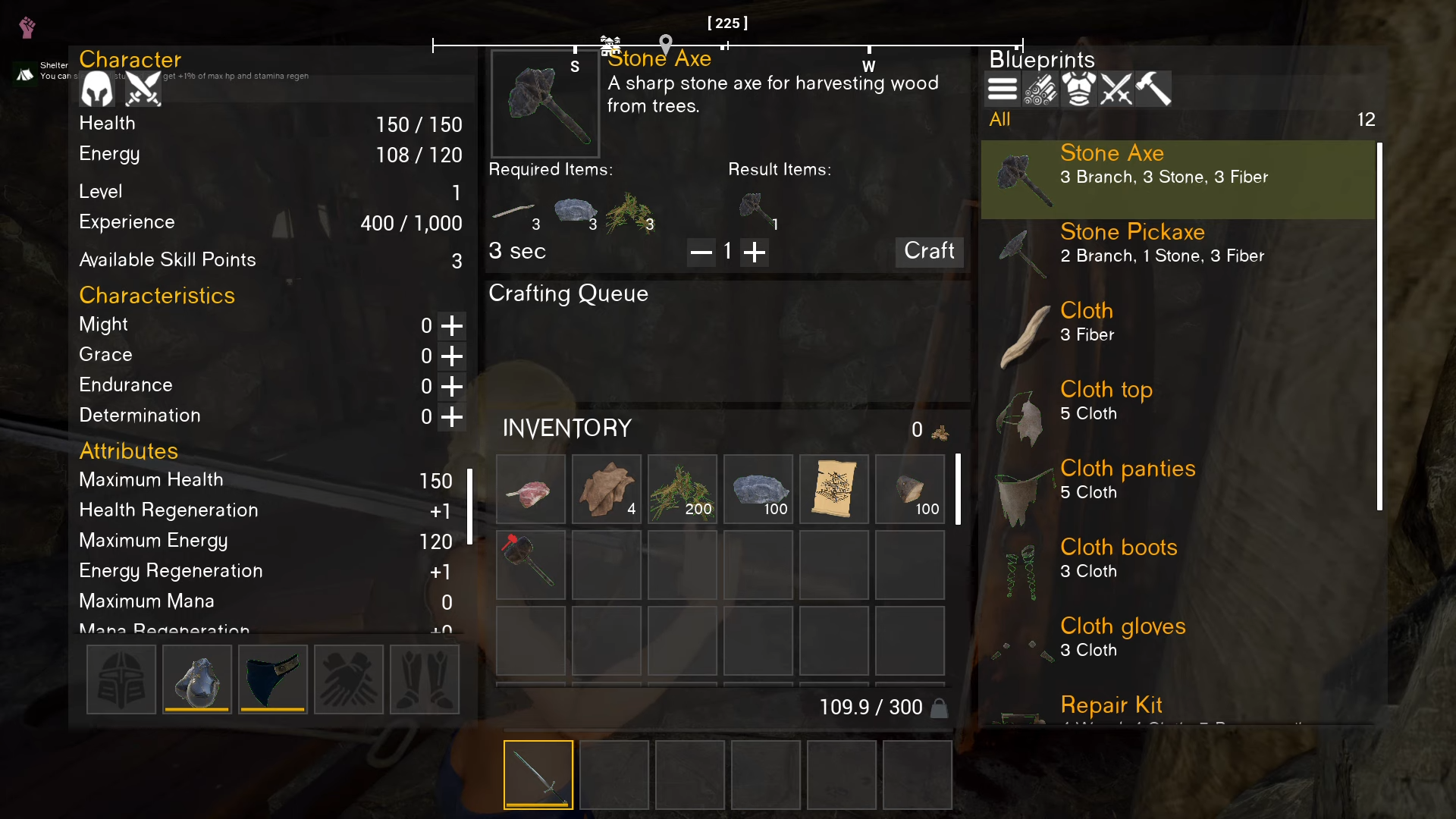Decrease craft quantity with minus button
Image resolution: width=1456 pixels, height=819 pixels.
point(701,252)
